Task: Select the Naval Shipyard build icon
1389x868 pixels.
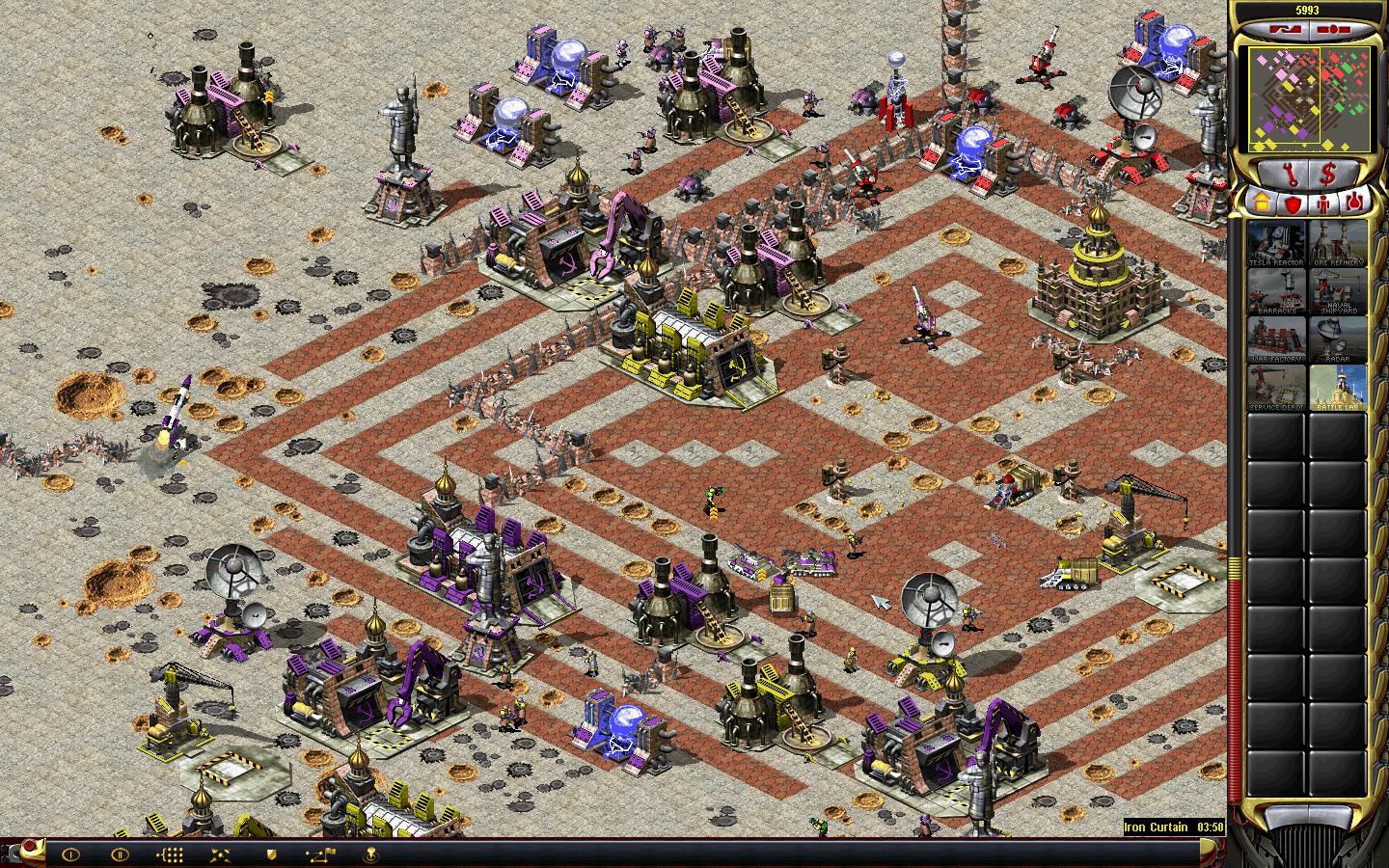Action: (x=1337, y=292)
